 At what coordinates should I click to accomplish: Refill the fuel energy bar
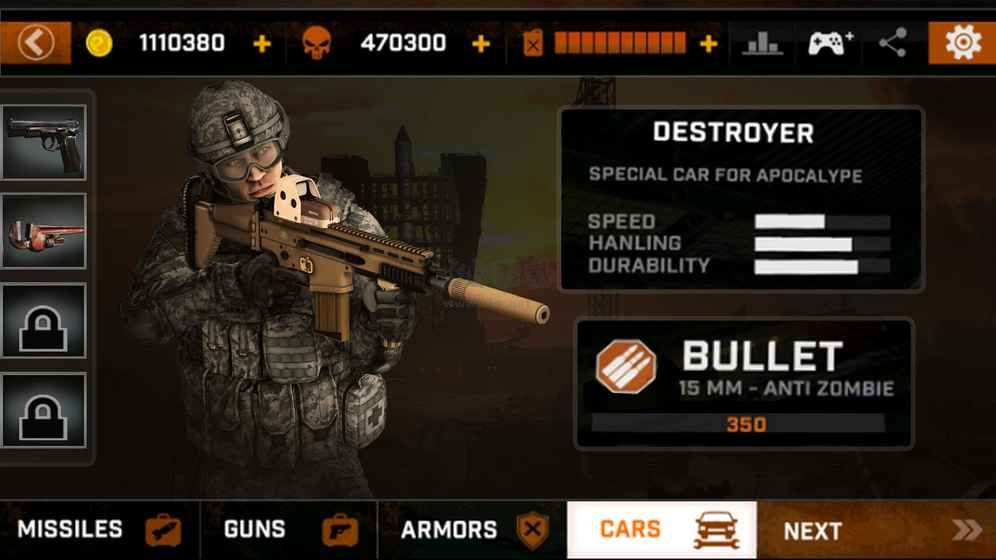708,44
